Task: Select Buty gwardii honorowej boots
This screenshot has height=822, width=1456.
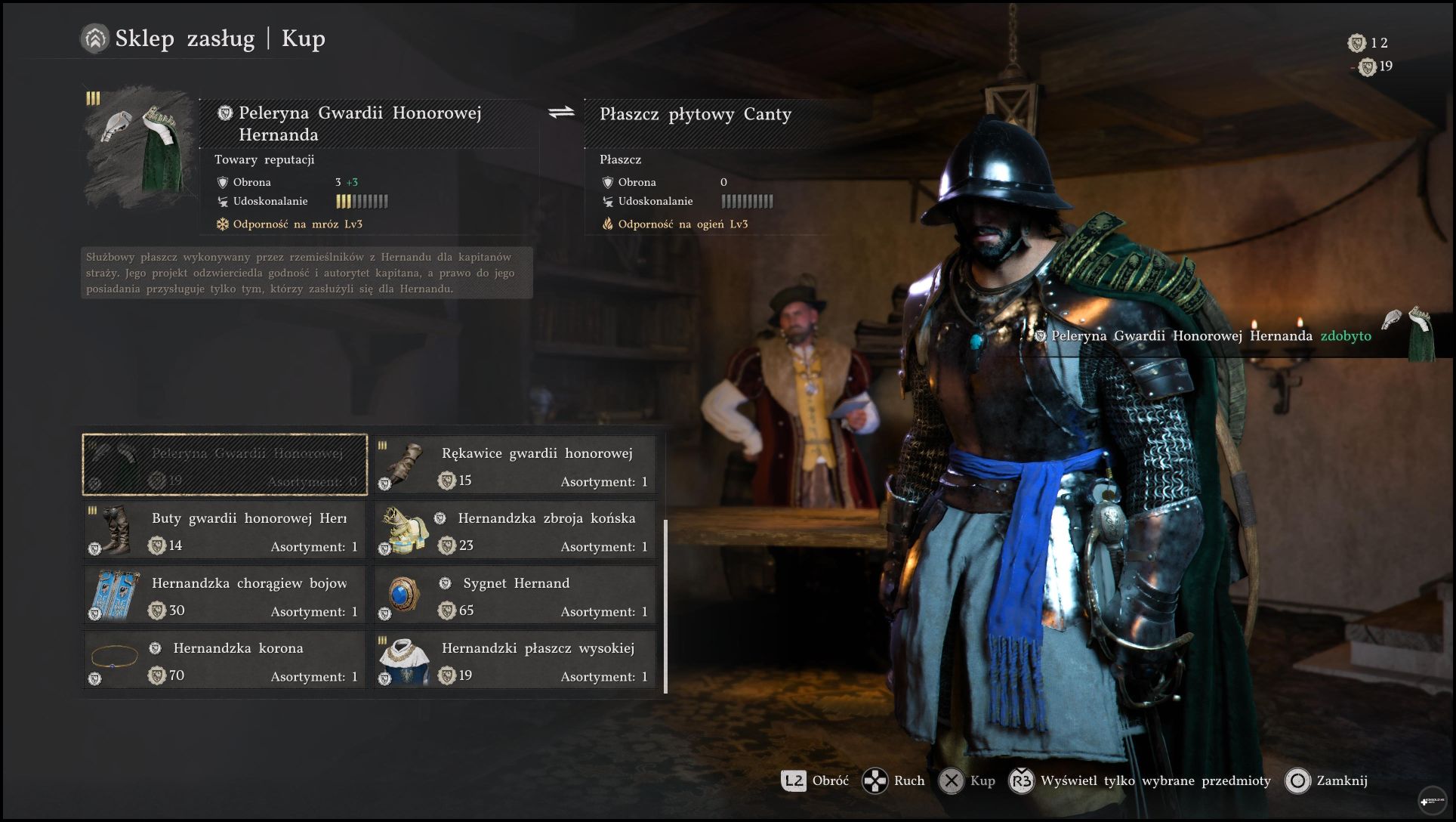Action: click(225, 530)
